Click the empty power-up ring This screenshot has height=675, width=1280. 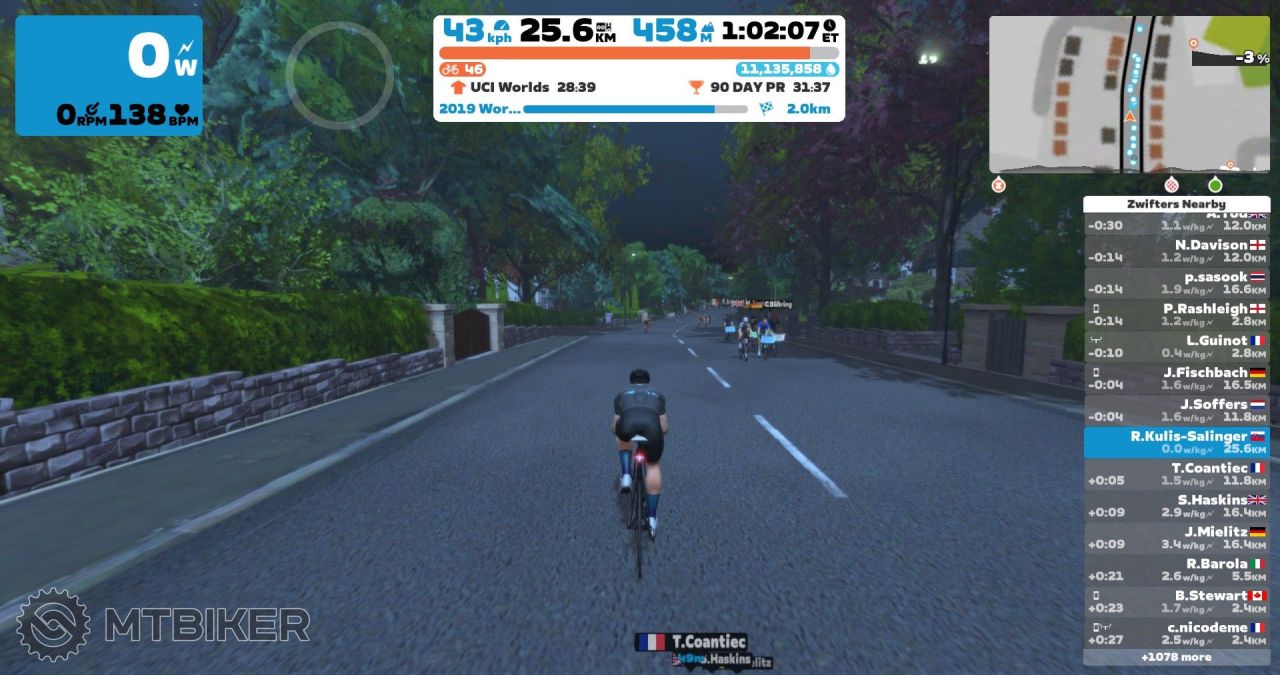tap(339, 75)
